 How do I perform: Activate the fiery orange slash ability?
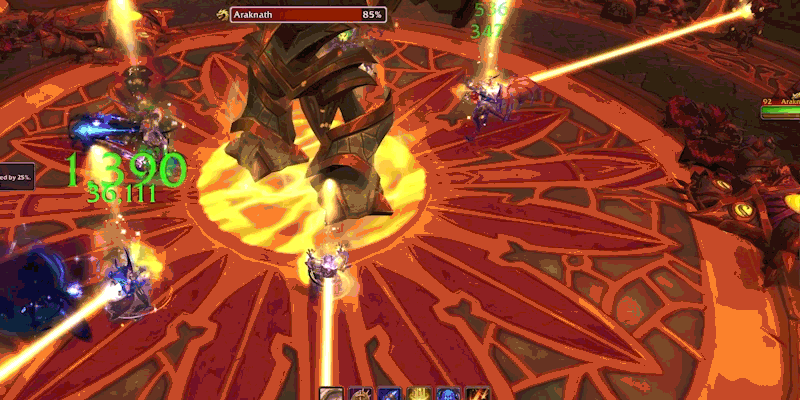pyautogui.click(x=477, y=394)
